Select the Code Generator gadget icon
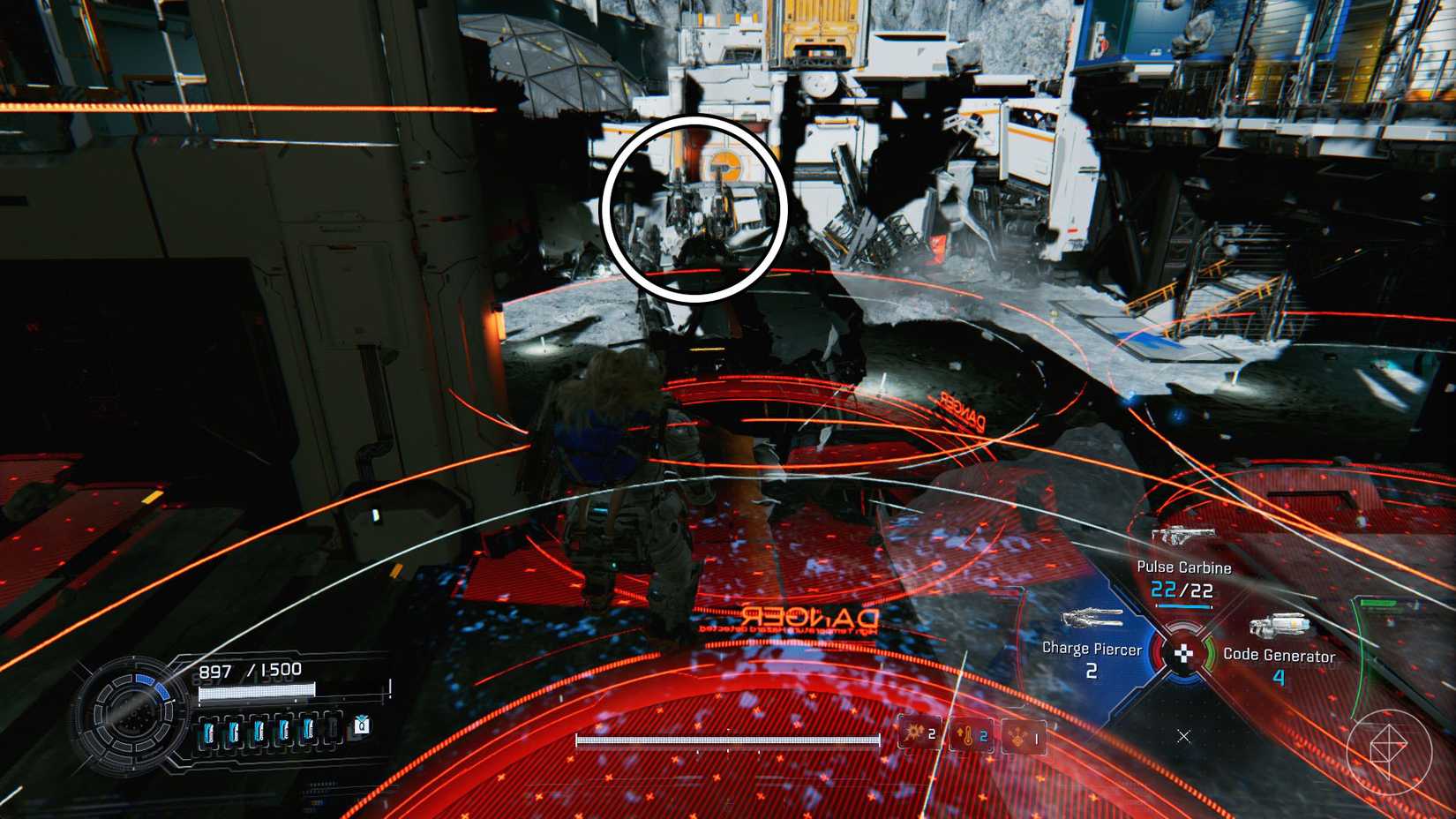 (x=1280, y=625)
